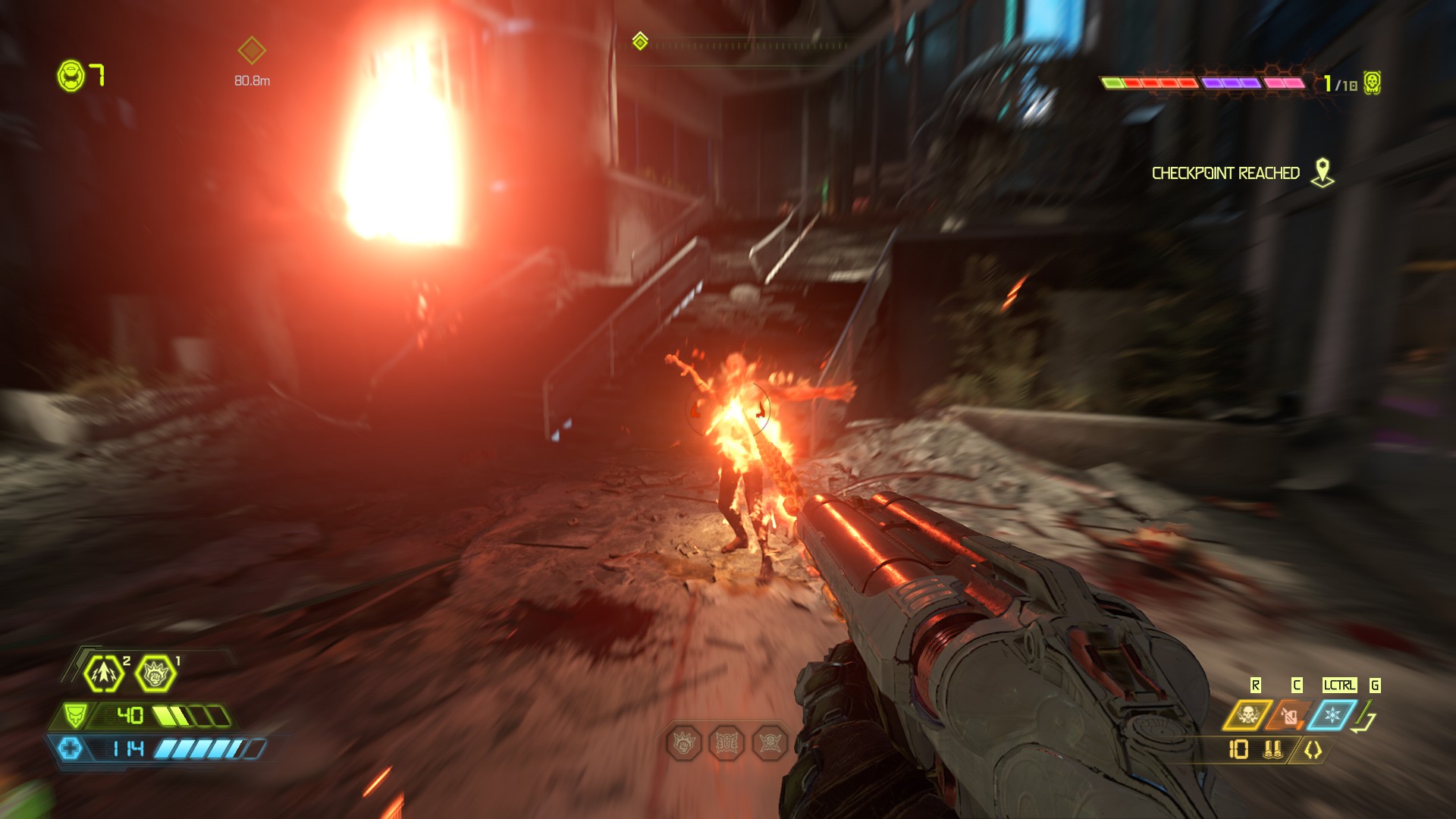Select the green Blood Punch hexagon icon
The height and width of the screenshot is (819, 1456).
[155, 673]
